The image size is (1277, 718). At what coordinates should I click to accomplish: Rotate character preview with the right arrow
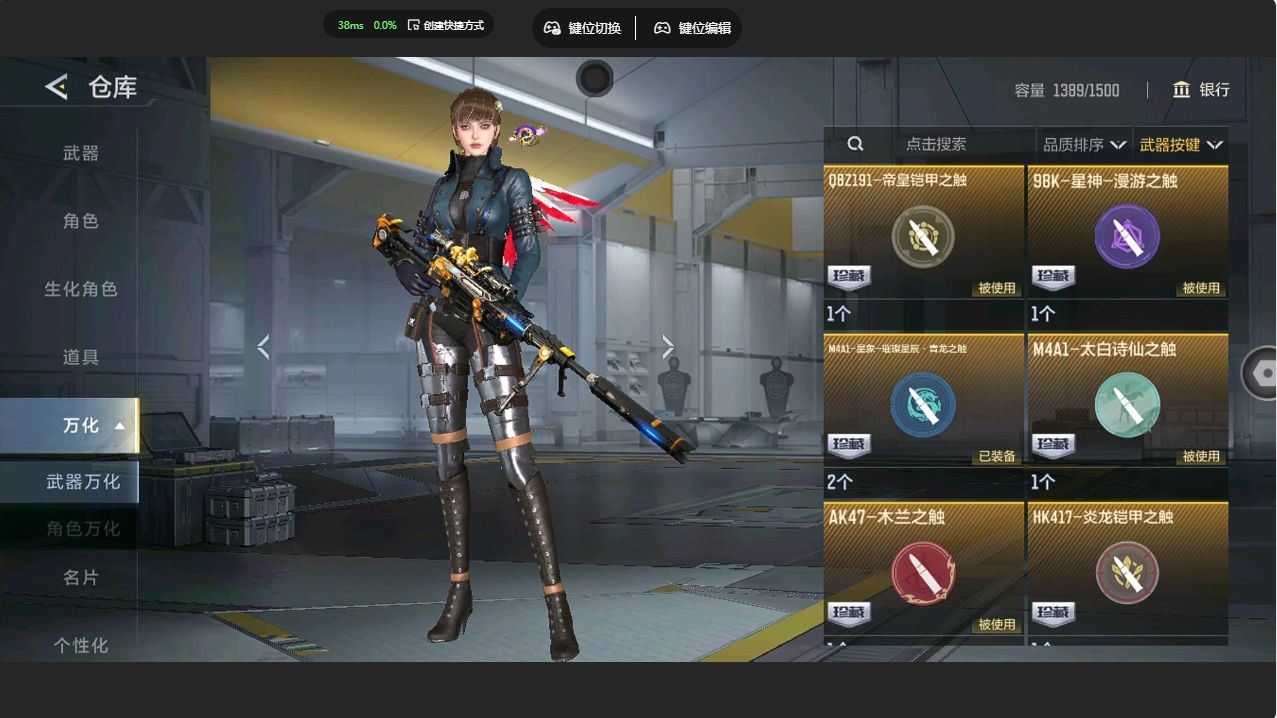pyautogui.click(x=668, y=347)
